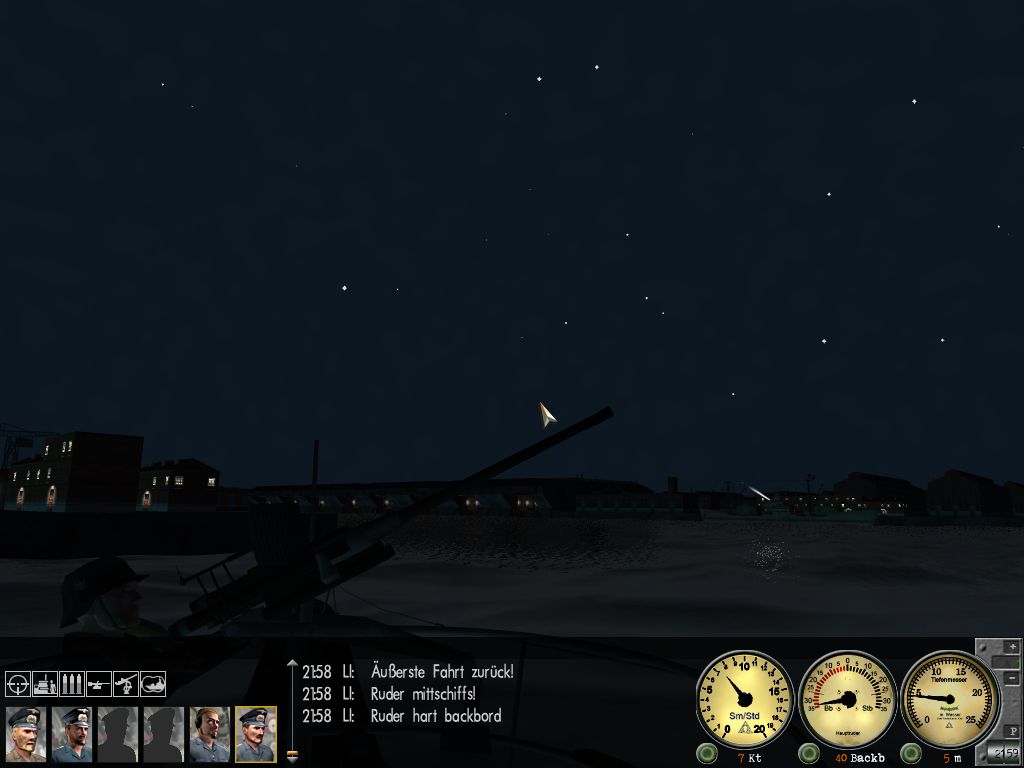
Task: Choose the second officer portrait with beard
Action: (x=72, y=735)
